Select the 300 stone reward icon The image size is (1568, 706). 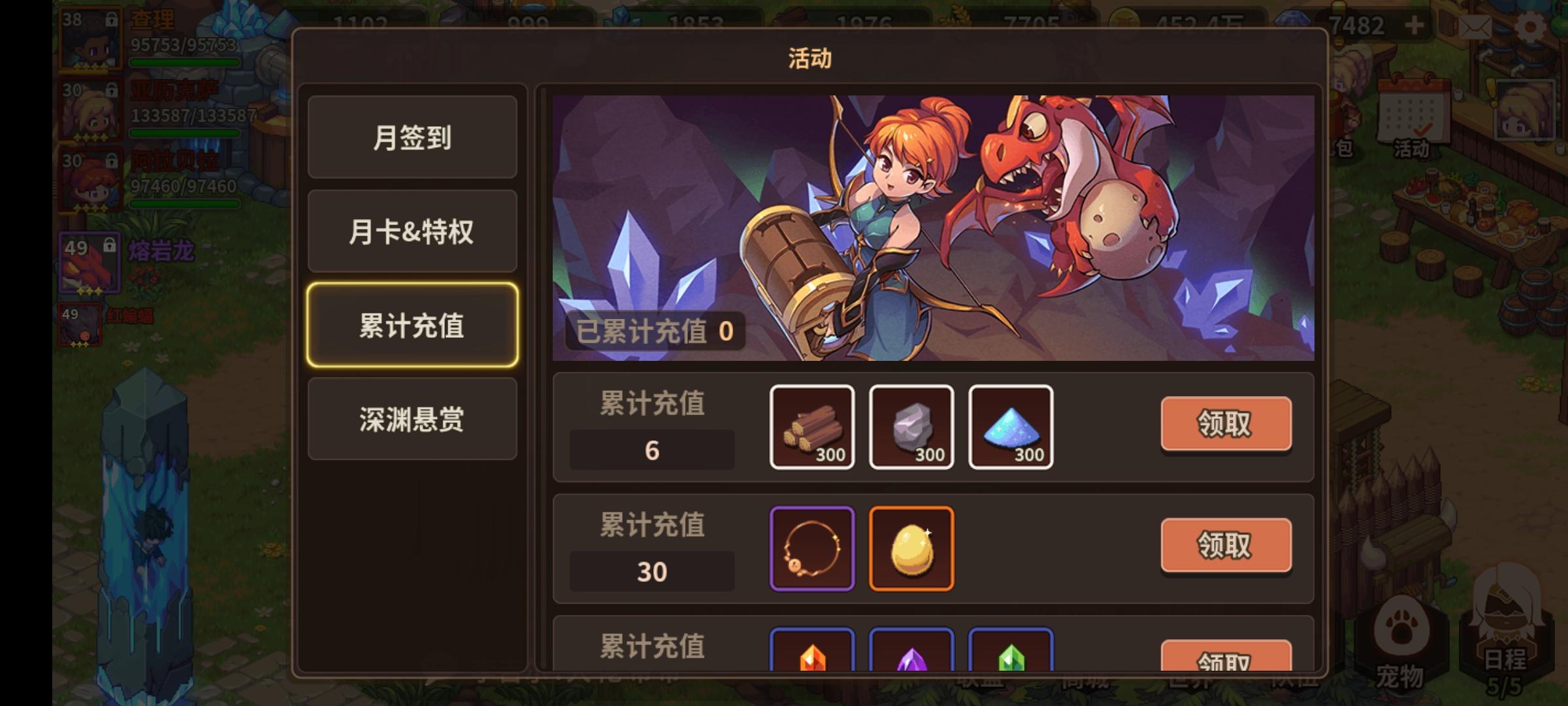click(911, 426)
